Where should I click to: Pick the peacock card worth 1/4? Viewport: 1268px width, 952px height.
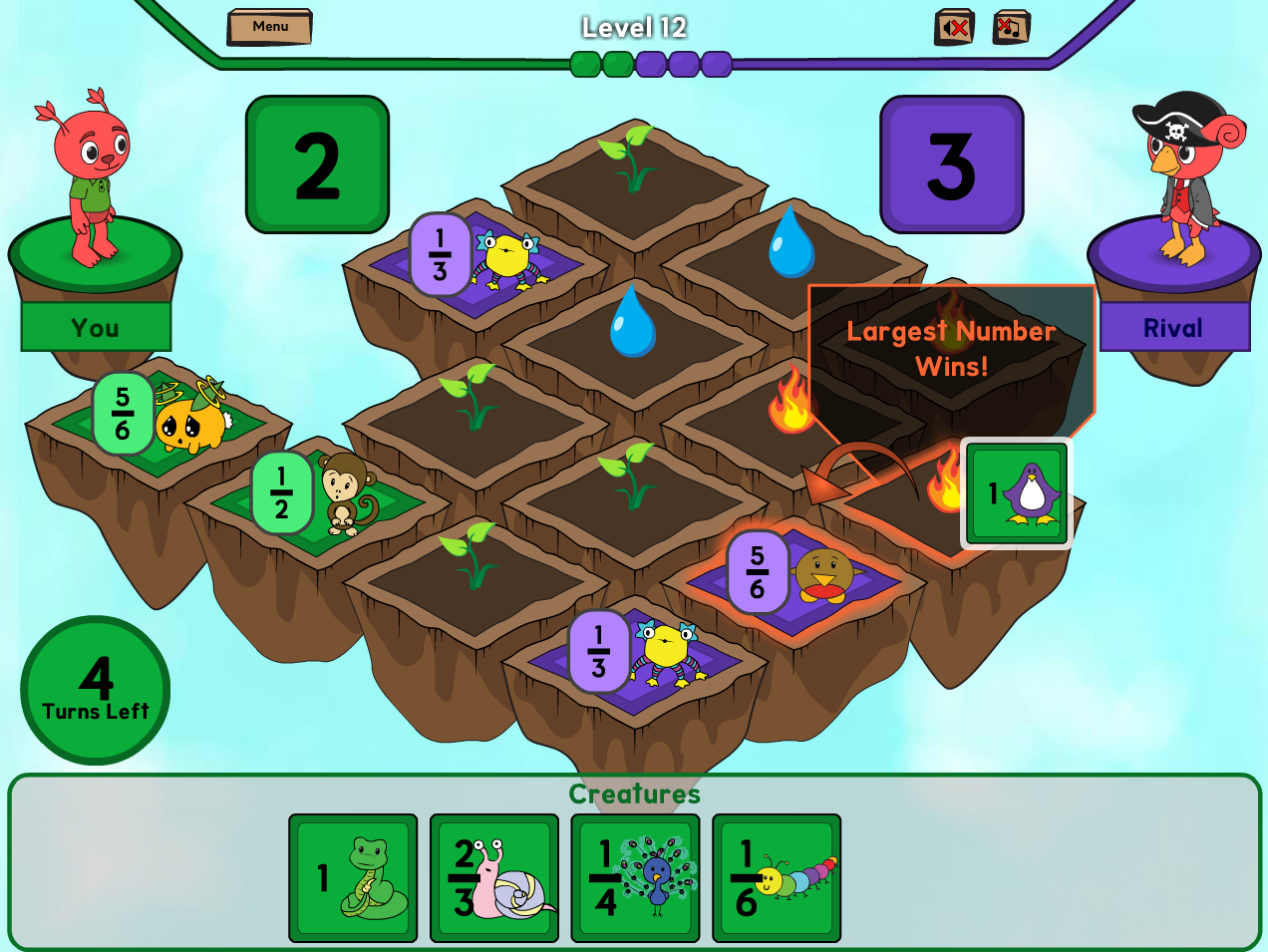pos(636,878)
